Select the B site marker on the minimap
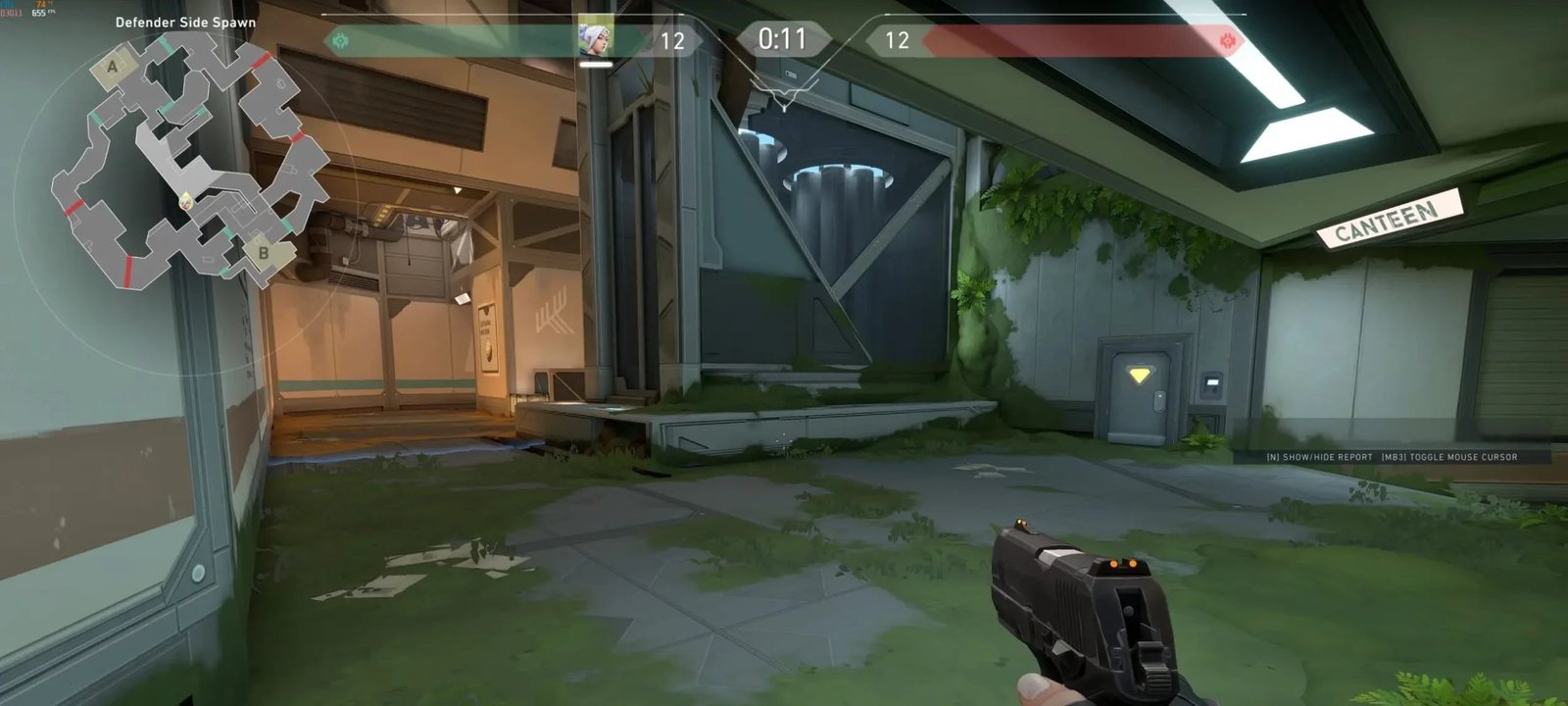This screenshot has height=706, width=1568. tap(264, 252)
